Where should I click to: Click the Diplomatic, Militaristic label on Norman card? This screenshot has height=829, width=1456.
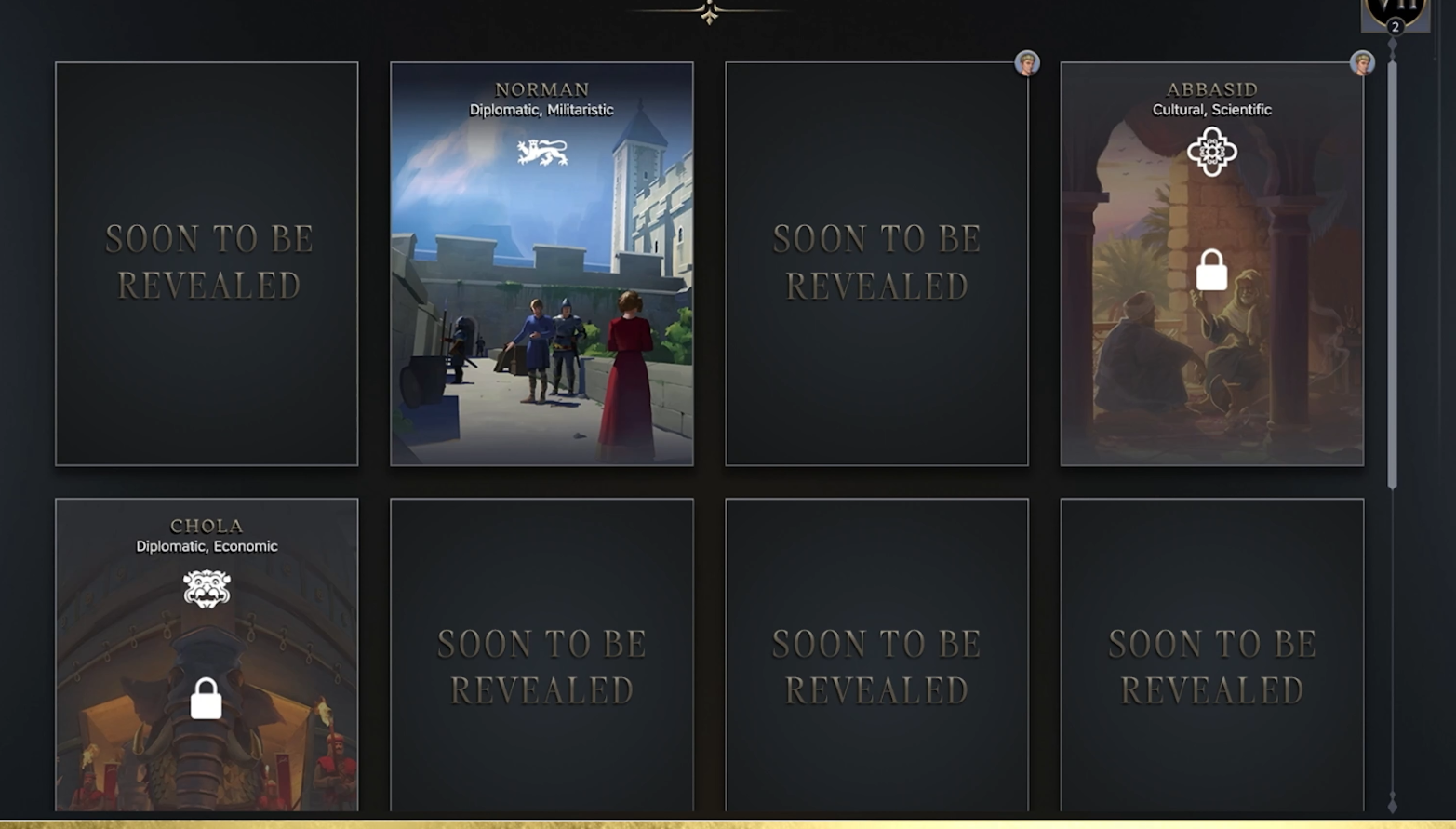(x=542, y=109)
